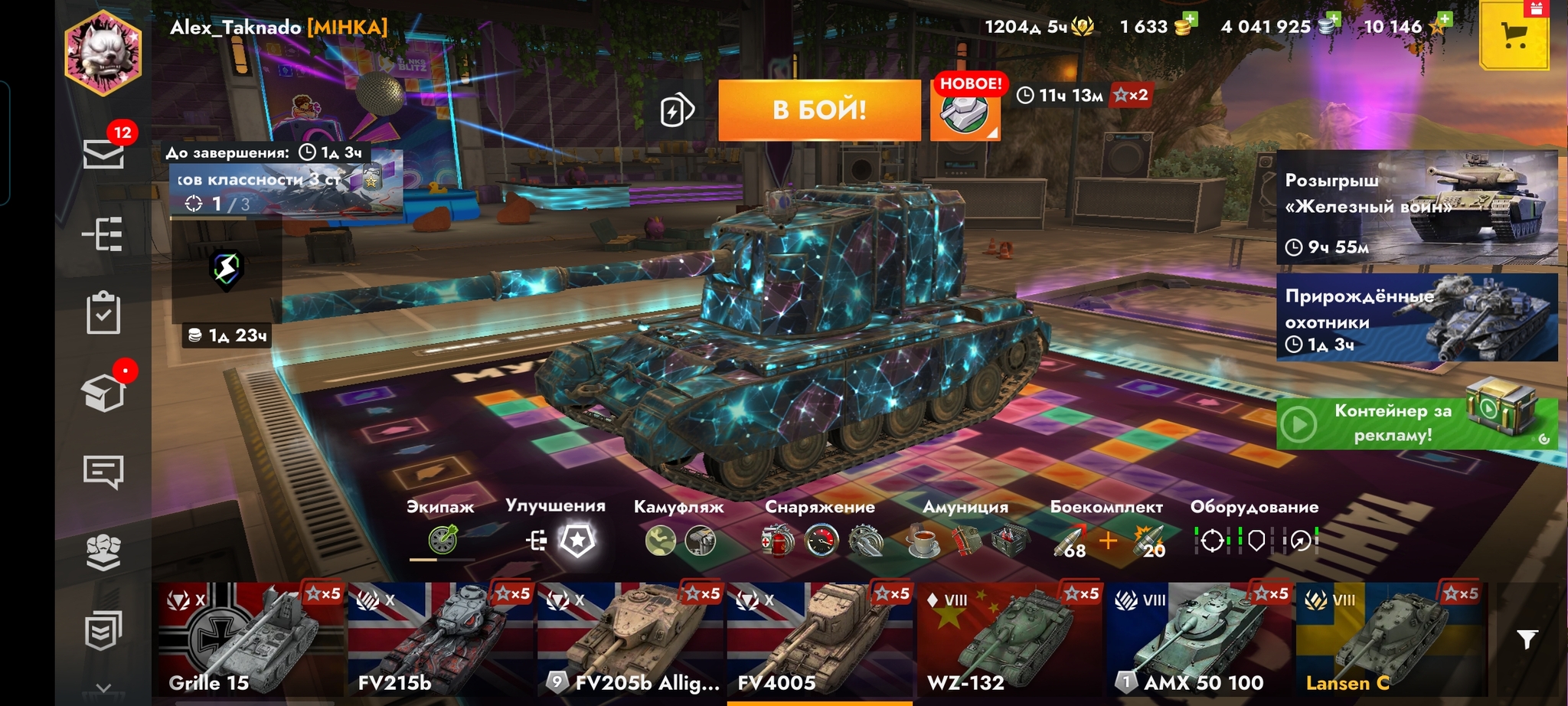Open the tank carousel filter
The width and height of the screenshot is (1568, 706).
click(x=1527, y=639)
